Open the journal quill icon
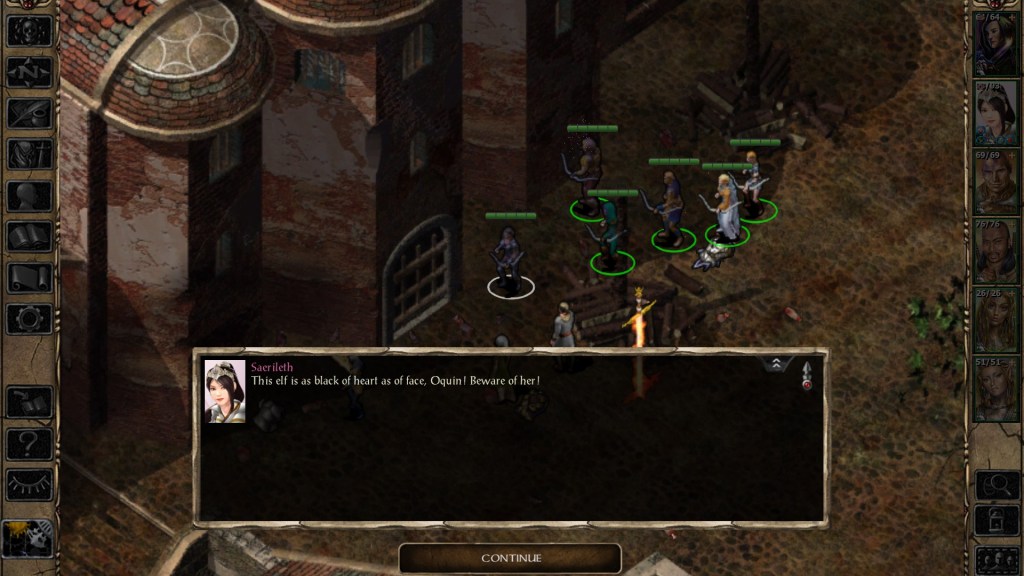The image size is (1024, 576). click(29, 113)
